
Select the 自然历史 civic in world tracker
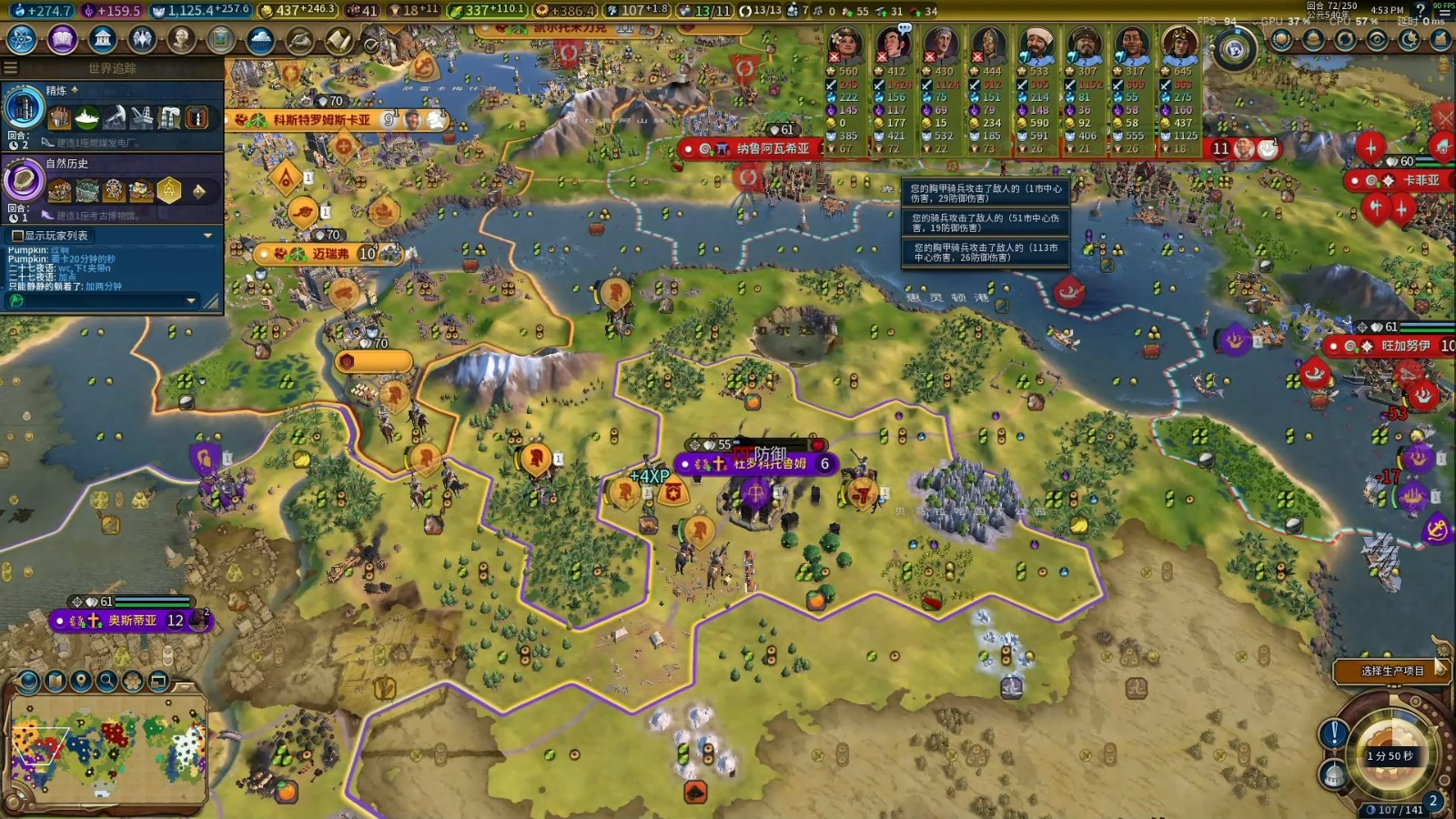click(x=24, y=181)
